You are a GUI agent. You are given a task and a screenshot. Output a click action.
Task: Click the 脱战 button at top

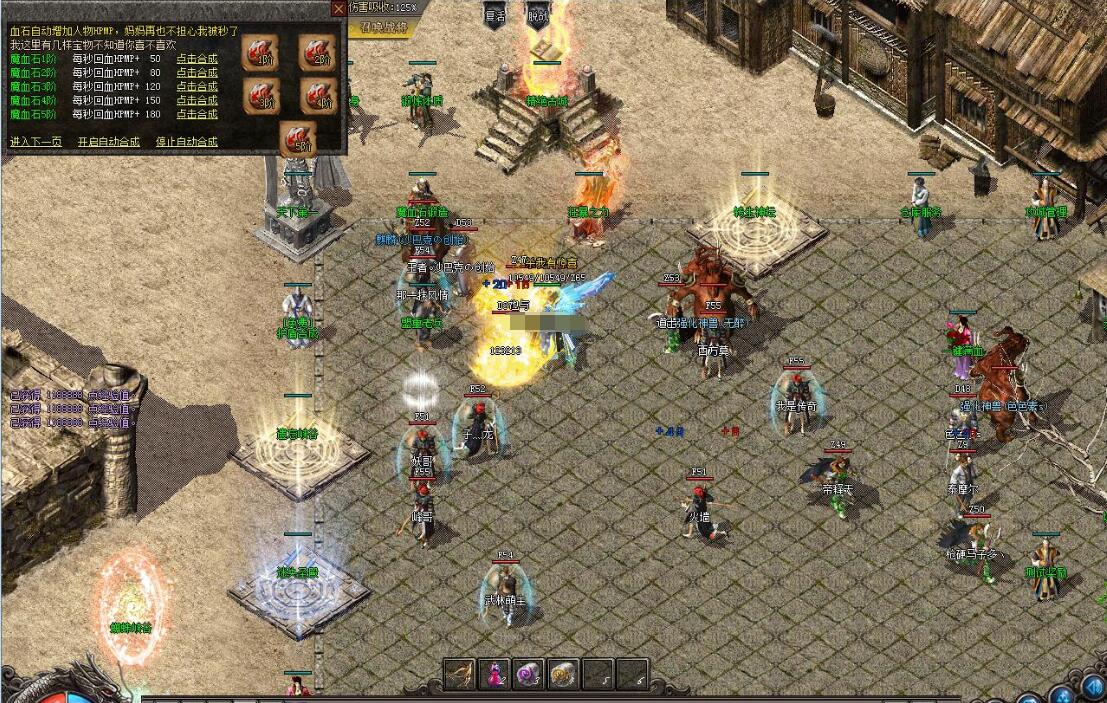pos(538,15)
